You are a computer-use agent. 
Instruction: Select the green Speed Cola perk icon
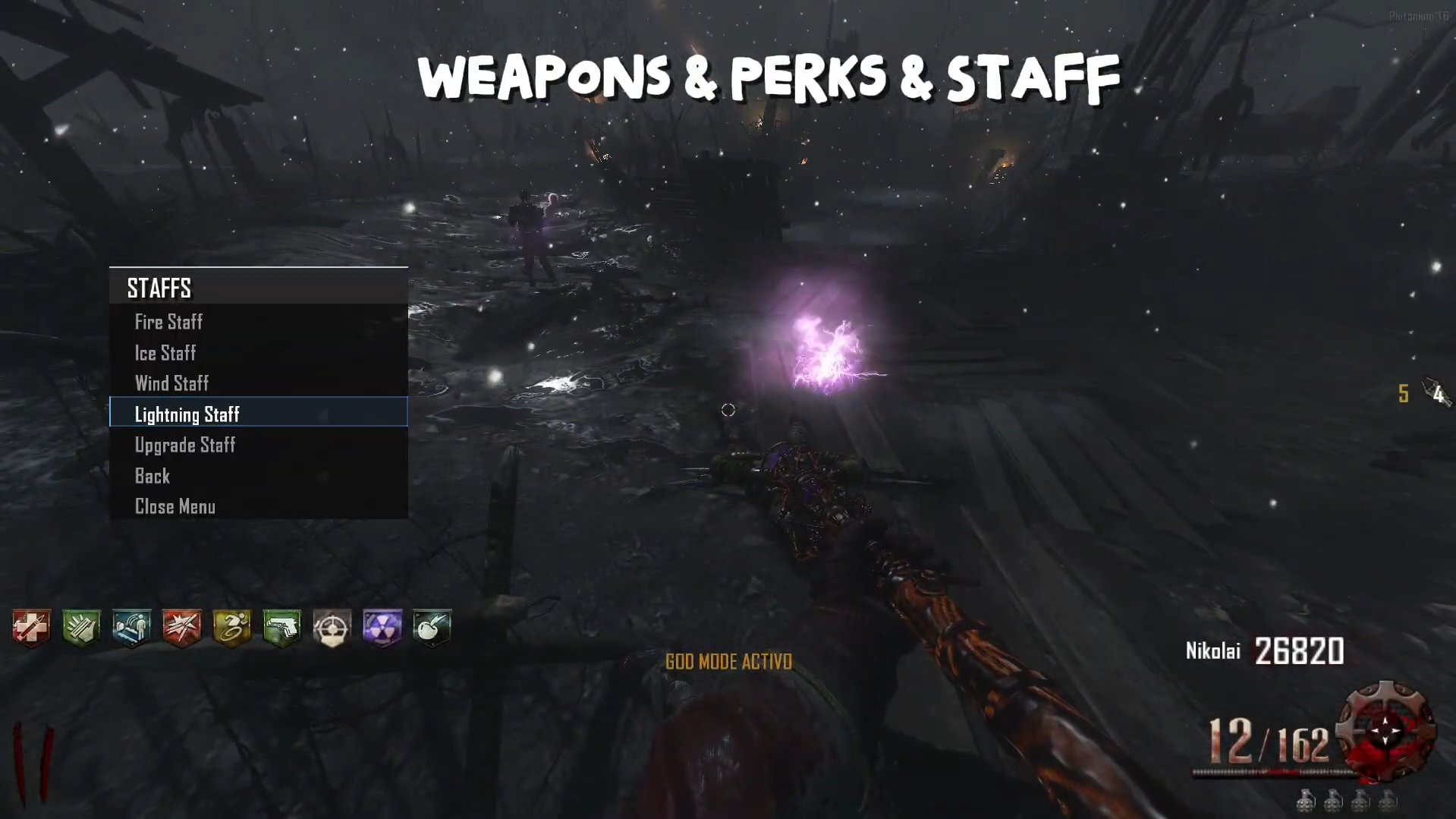click(x=81, y=628)
